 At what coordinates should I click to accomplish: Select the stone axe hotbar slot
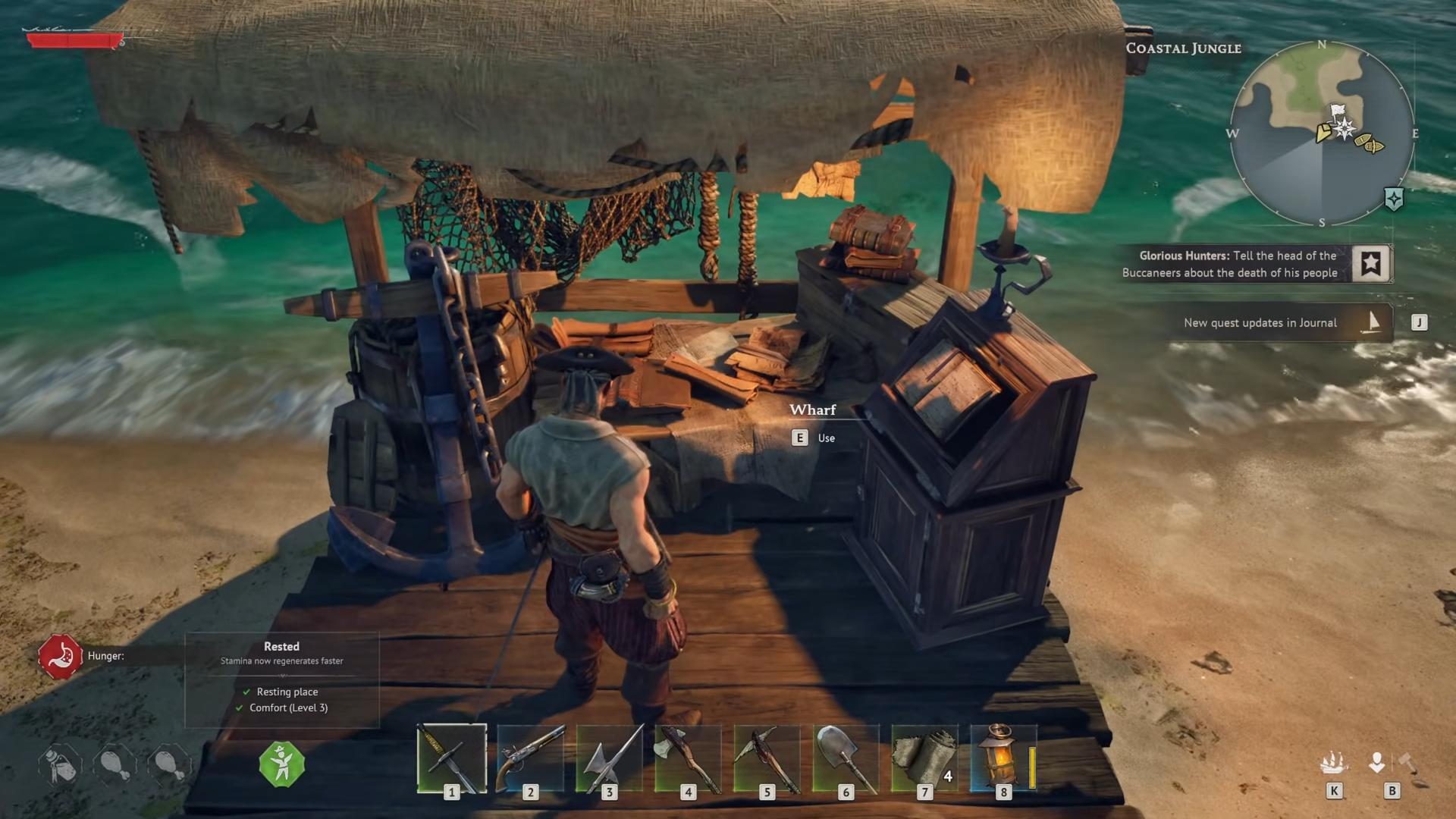pos(688,758)
